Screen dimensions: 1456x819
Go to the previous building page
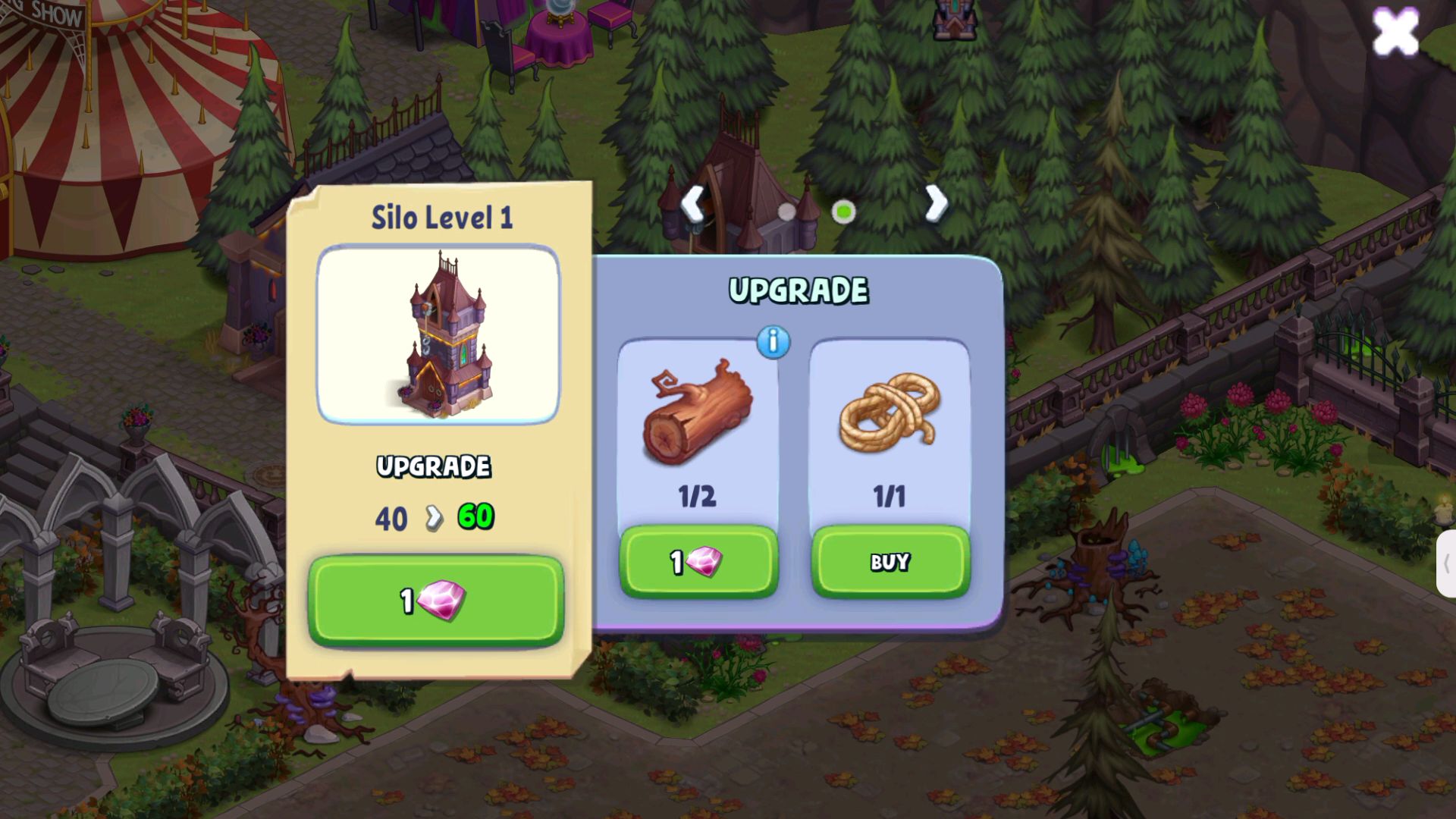[x=693, y=203]
